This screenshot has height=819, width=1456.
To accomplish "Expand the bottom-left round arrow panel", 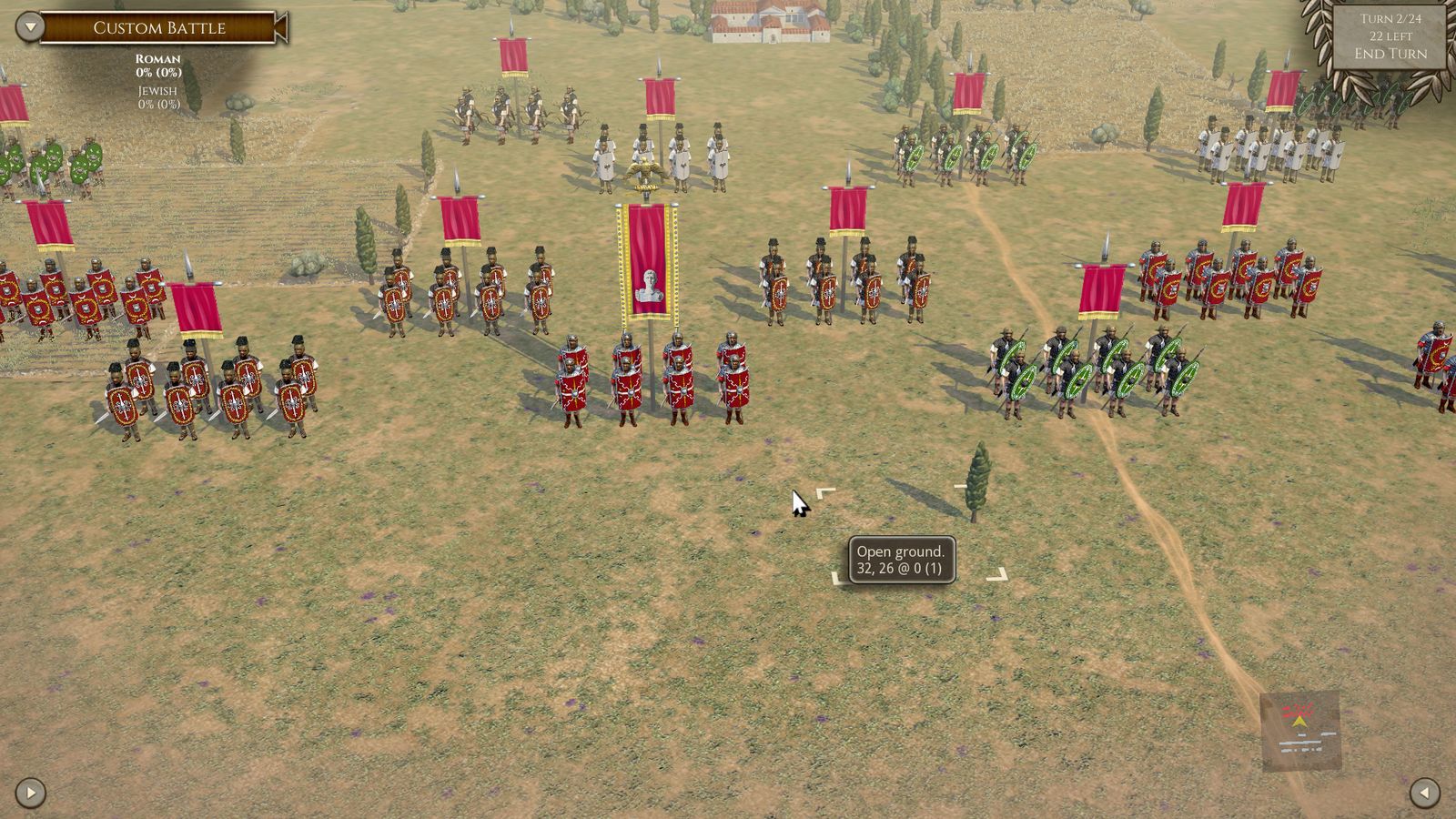I will coord(30,793).
